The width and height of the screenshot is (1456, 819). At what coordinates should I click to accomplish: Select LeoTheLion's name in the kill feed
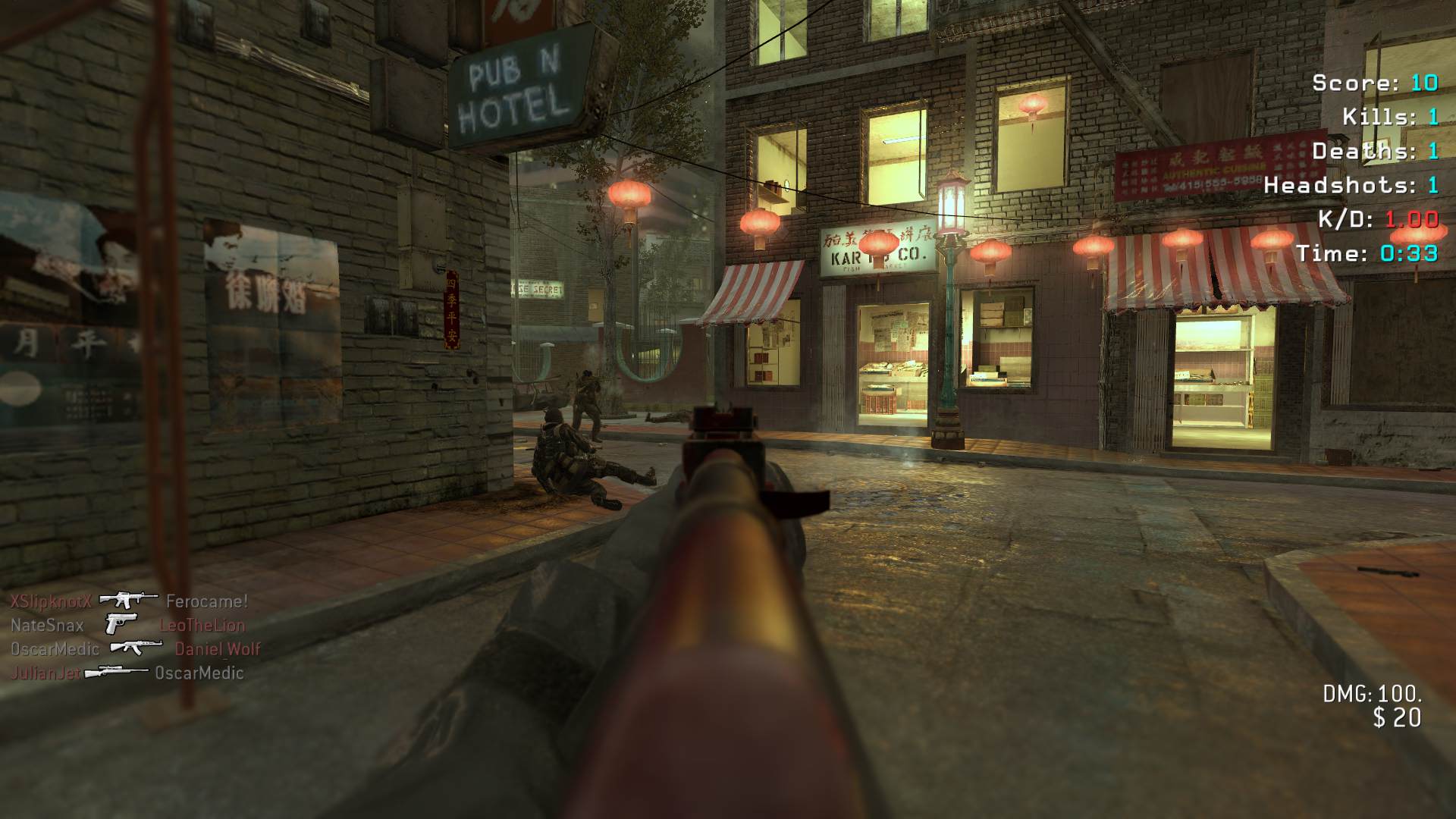(202, 626)
